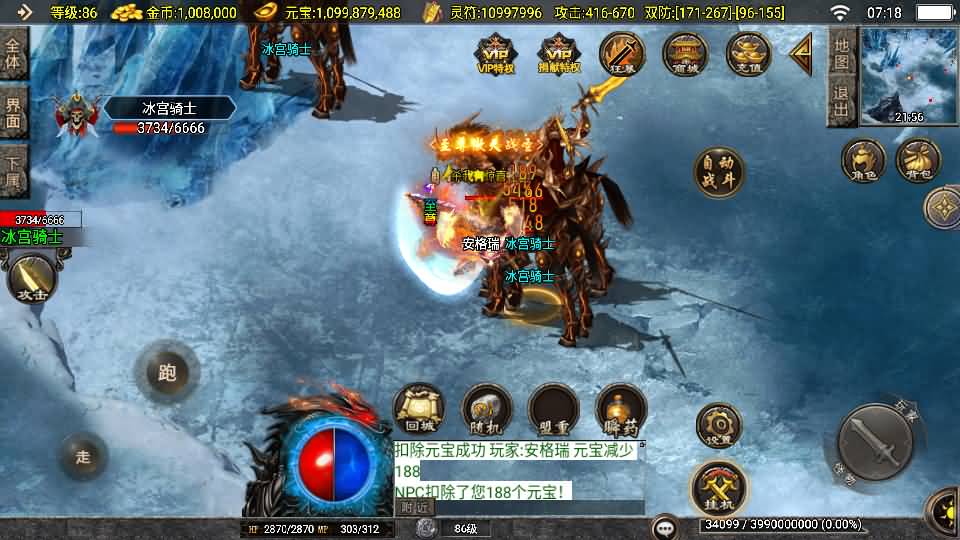Collapse the top icon row with gold arrow
The height and width of the screenshot is (540, 960).
point(801,54)
